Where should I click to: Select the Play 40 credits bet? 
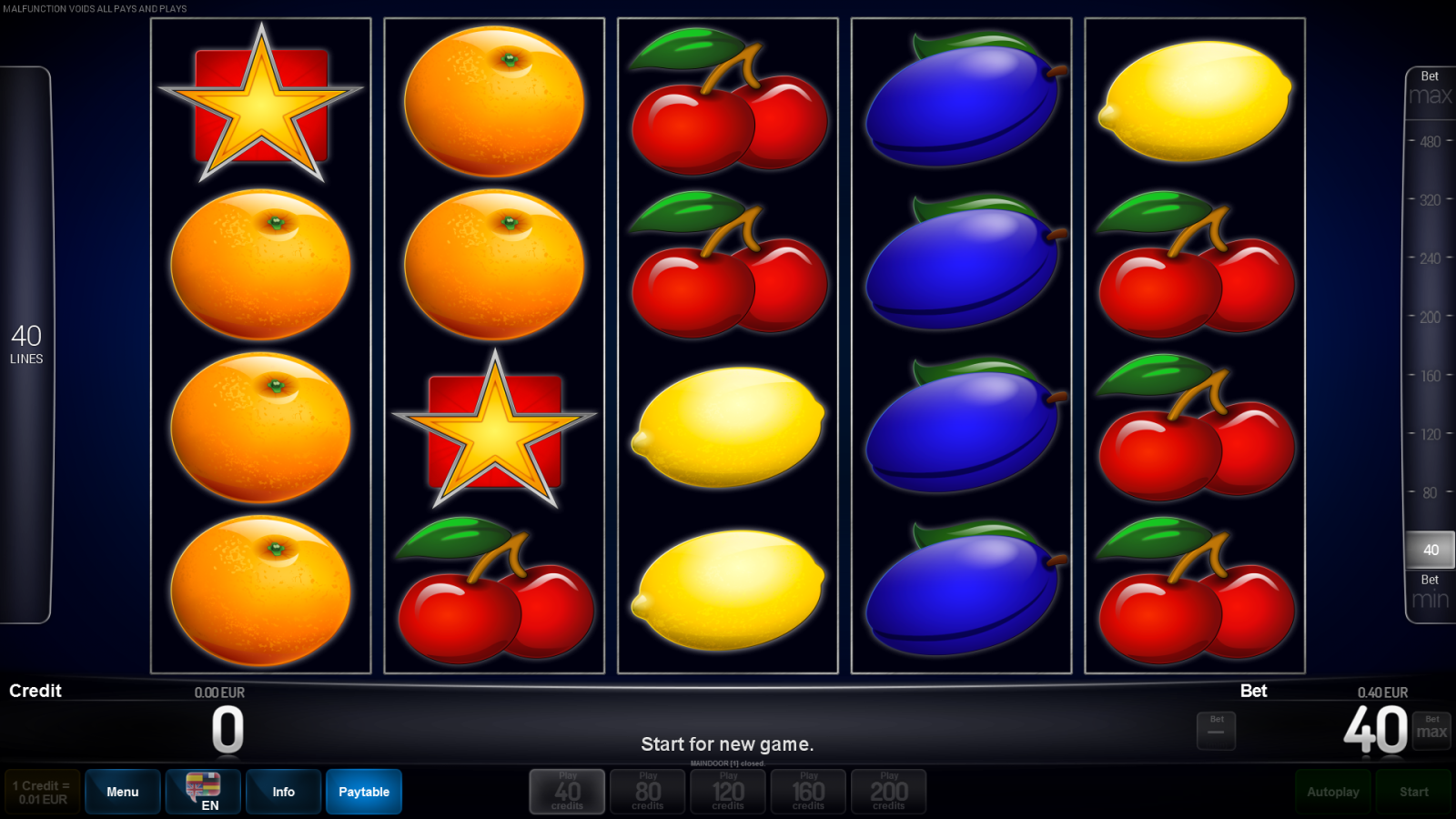click(x=566, y=791)
